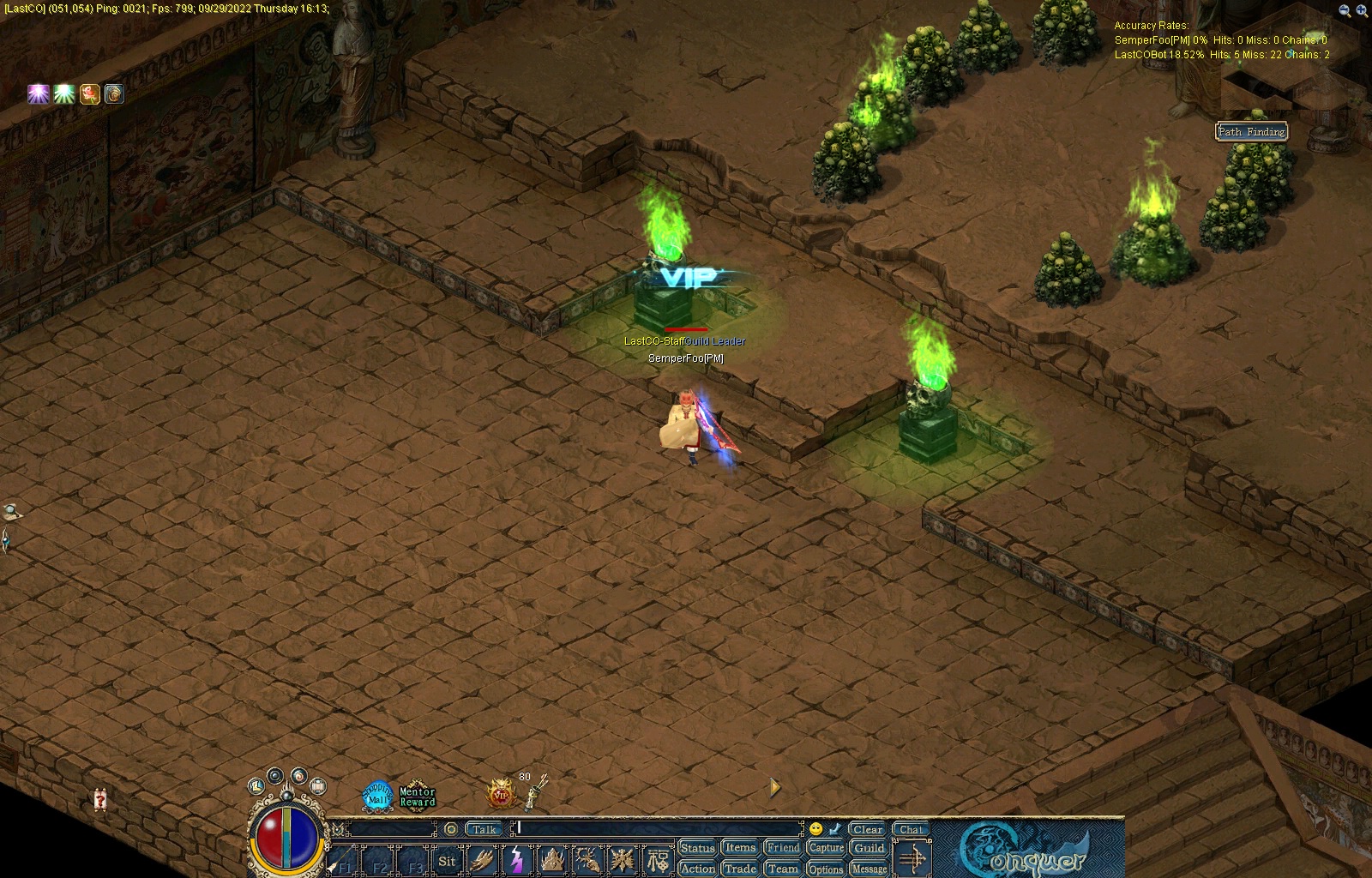Clear the chat with the Clear button

[868, 829]
